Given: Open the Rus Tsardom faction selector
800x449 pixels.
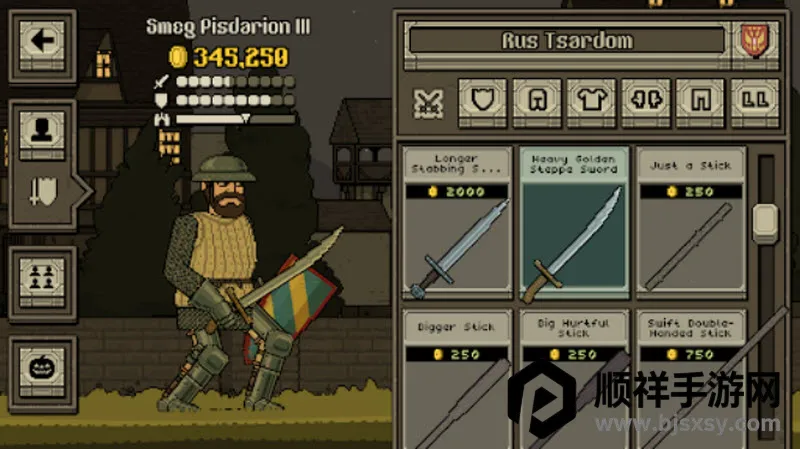Looking at the screenshot, I should [566, 42].
